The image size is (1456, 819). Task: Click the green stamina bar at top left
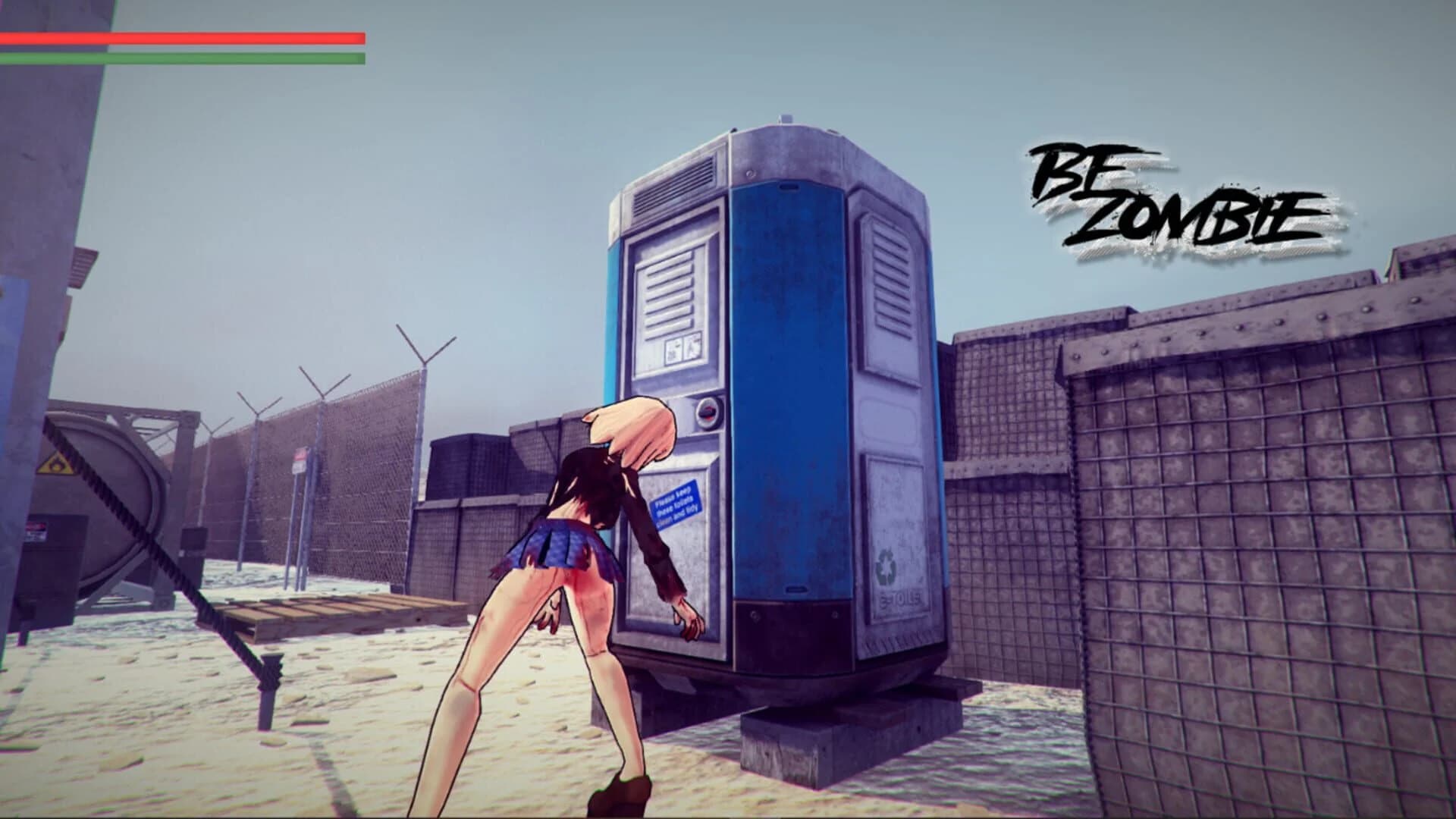[x=182, y=58]
